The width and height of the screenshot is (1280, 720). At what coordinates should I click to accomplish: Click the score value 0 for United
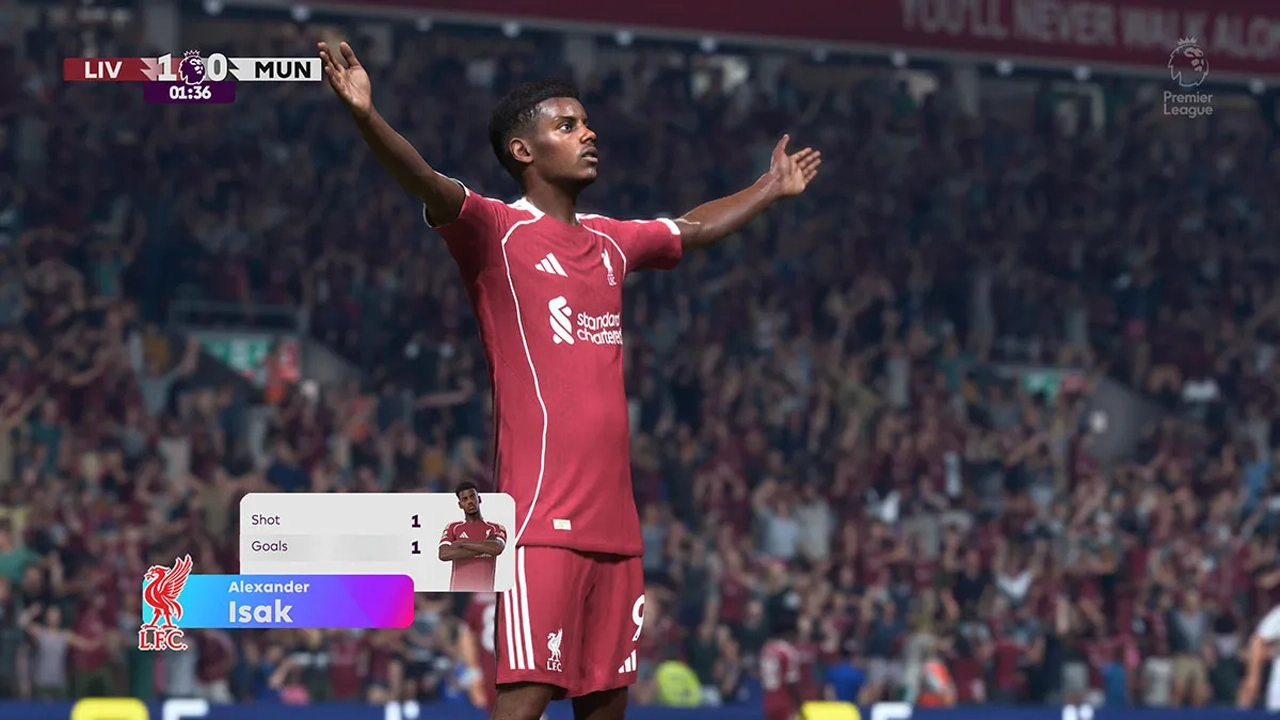tap(216, 68)
